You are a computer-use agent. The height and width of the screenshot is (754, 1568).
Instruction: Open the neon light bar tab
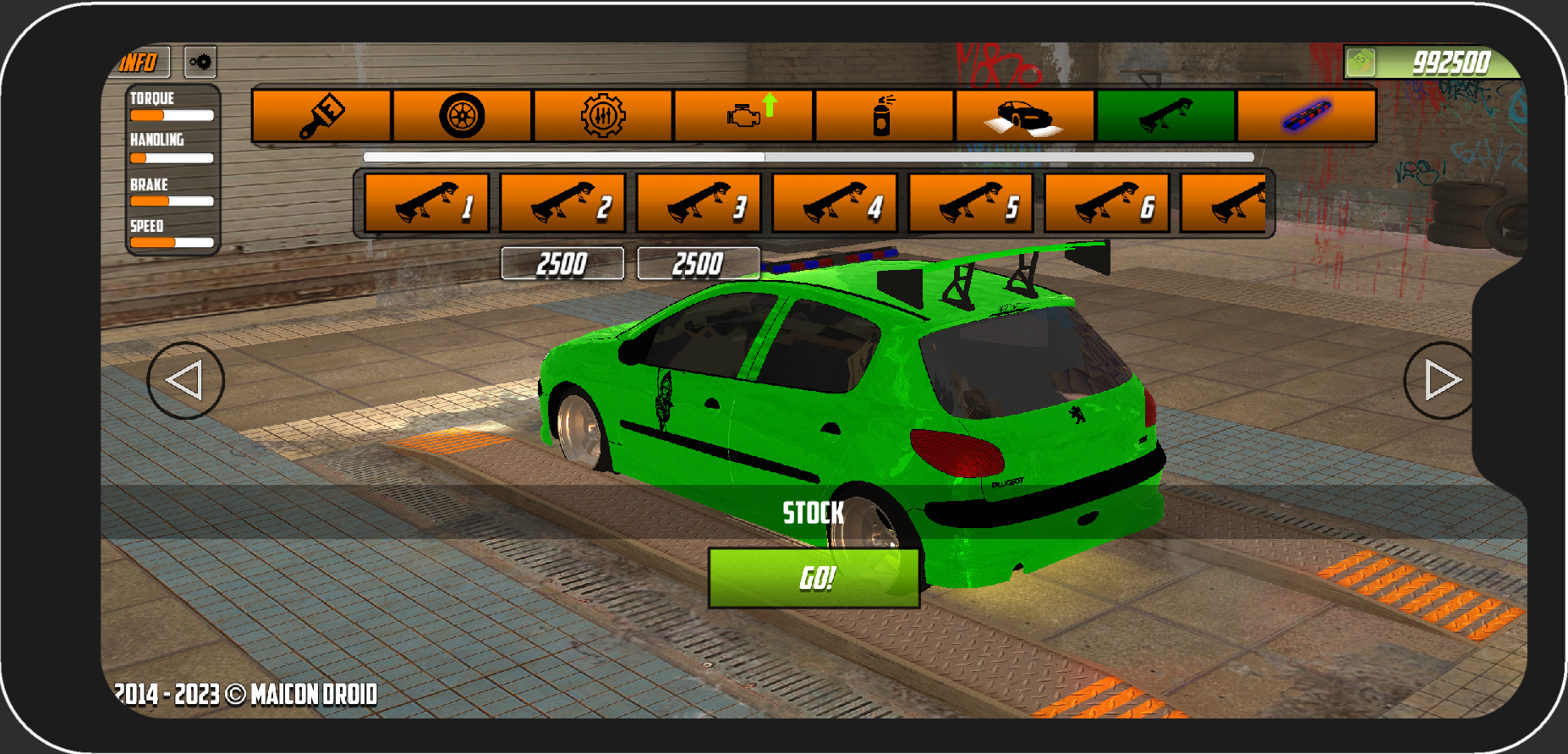(x=1306, y=115)
